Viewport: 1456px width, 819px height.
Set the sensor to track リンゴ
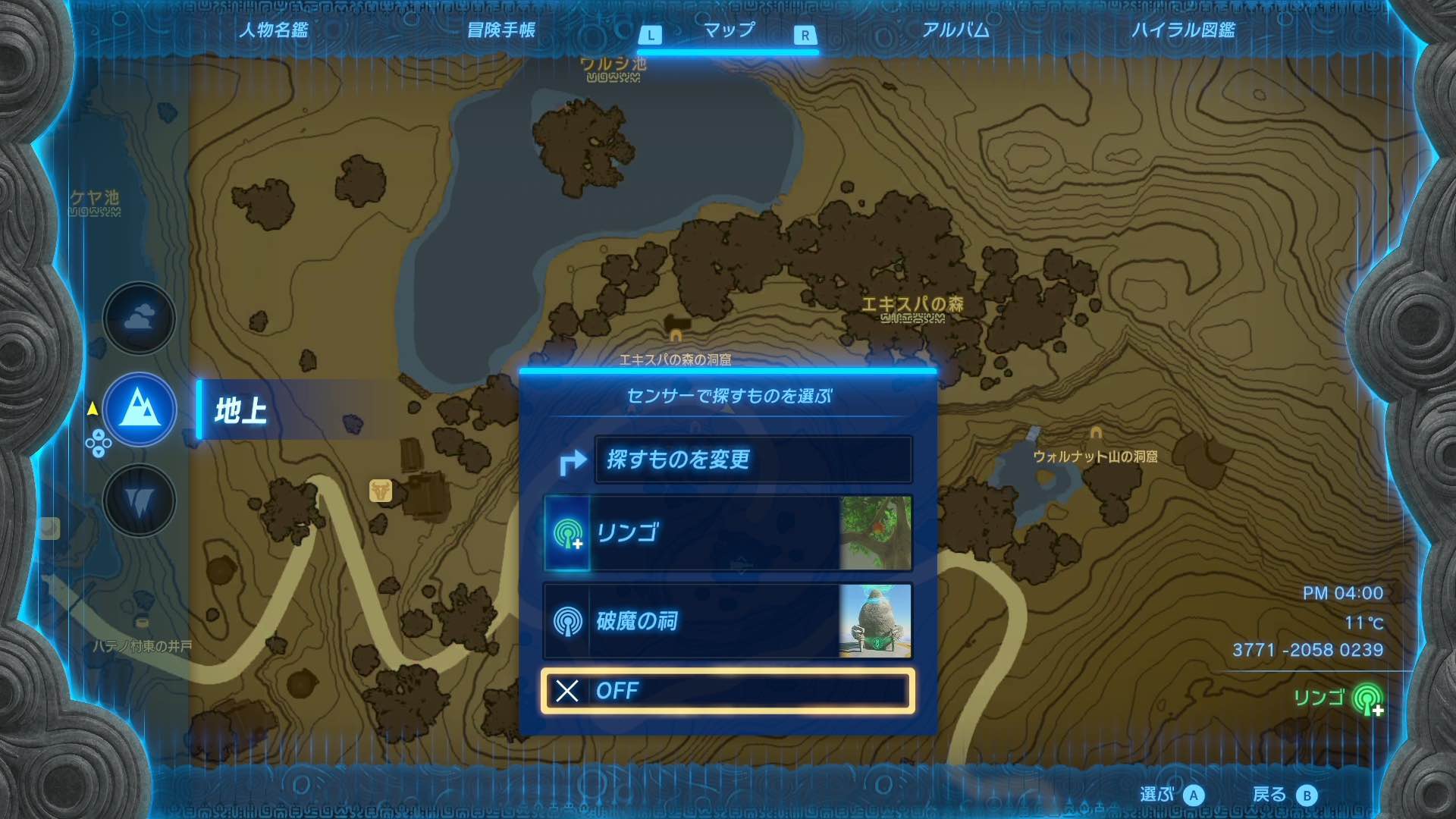[726, 533]
